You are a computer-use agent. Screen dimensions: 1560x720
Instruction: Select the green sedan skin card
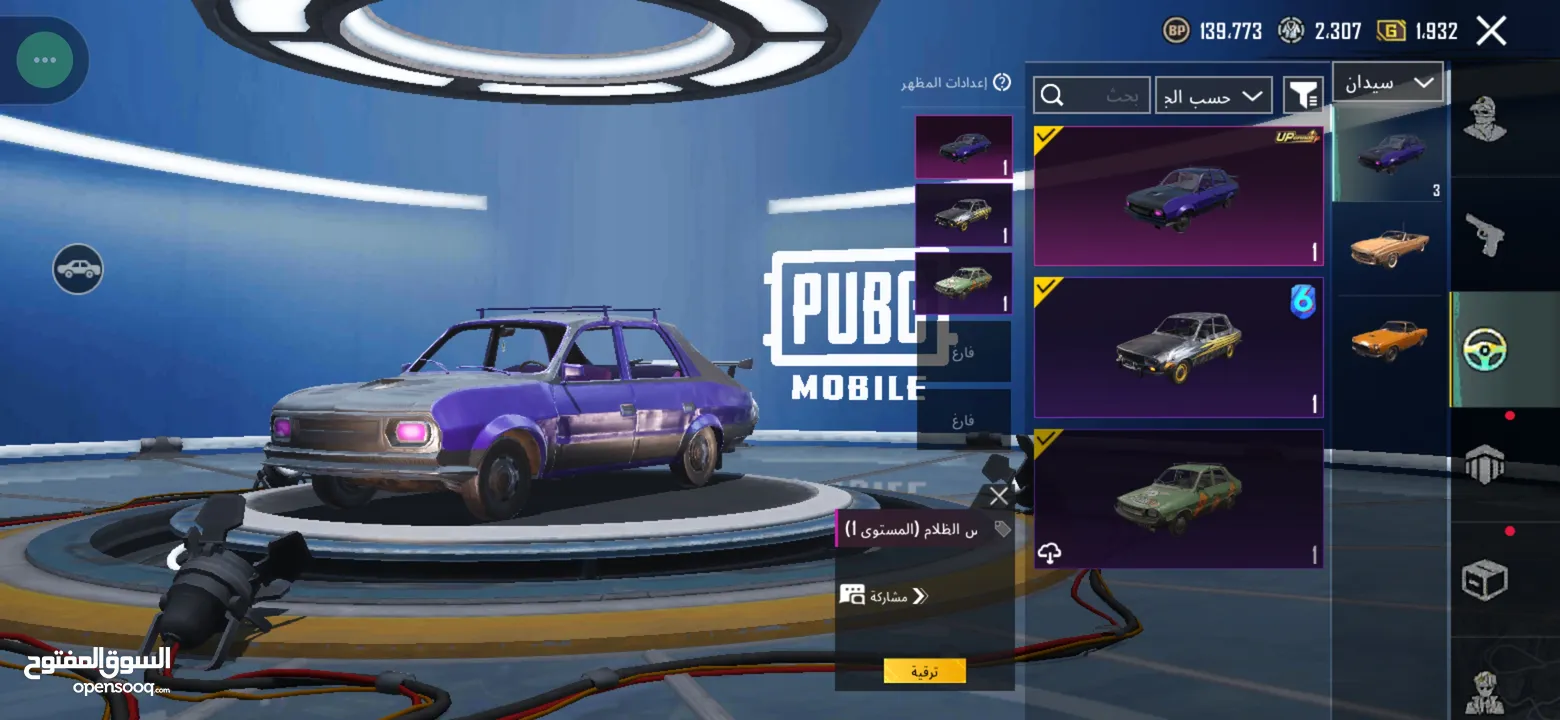click(x=1178, y=498)
